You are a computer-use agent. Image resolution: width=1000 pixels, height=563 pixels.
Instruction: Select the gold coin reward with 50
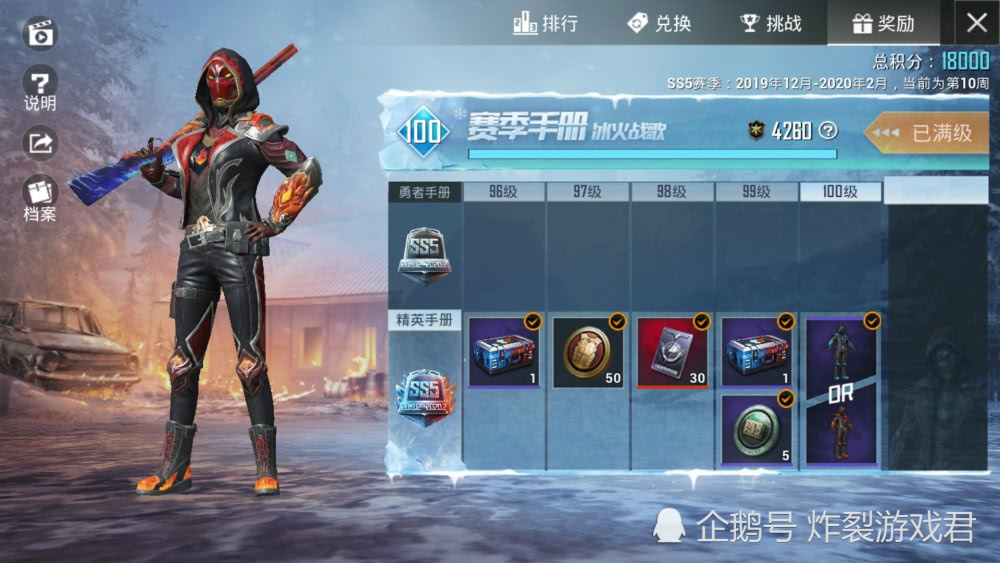pos(588,352)
